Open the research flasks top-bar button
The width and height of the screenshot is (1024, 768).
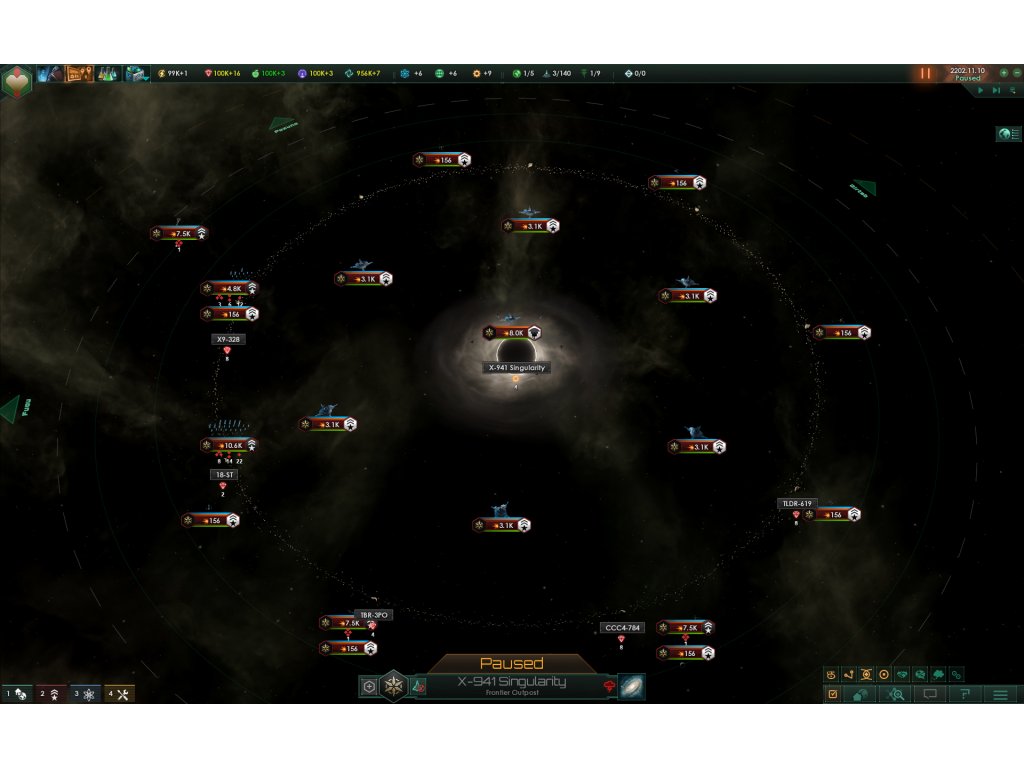[107, 73]
